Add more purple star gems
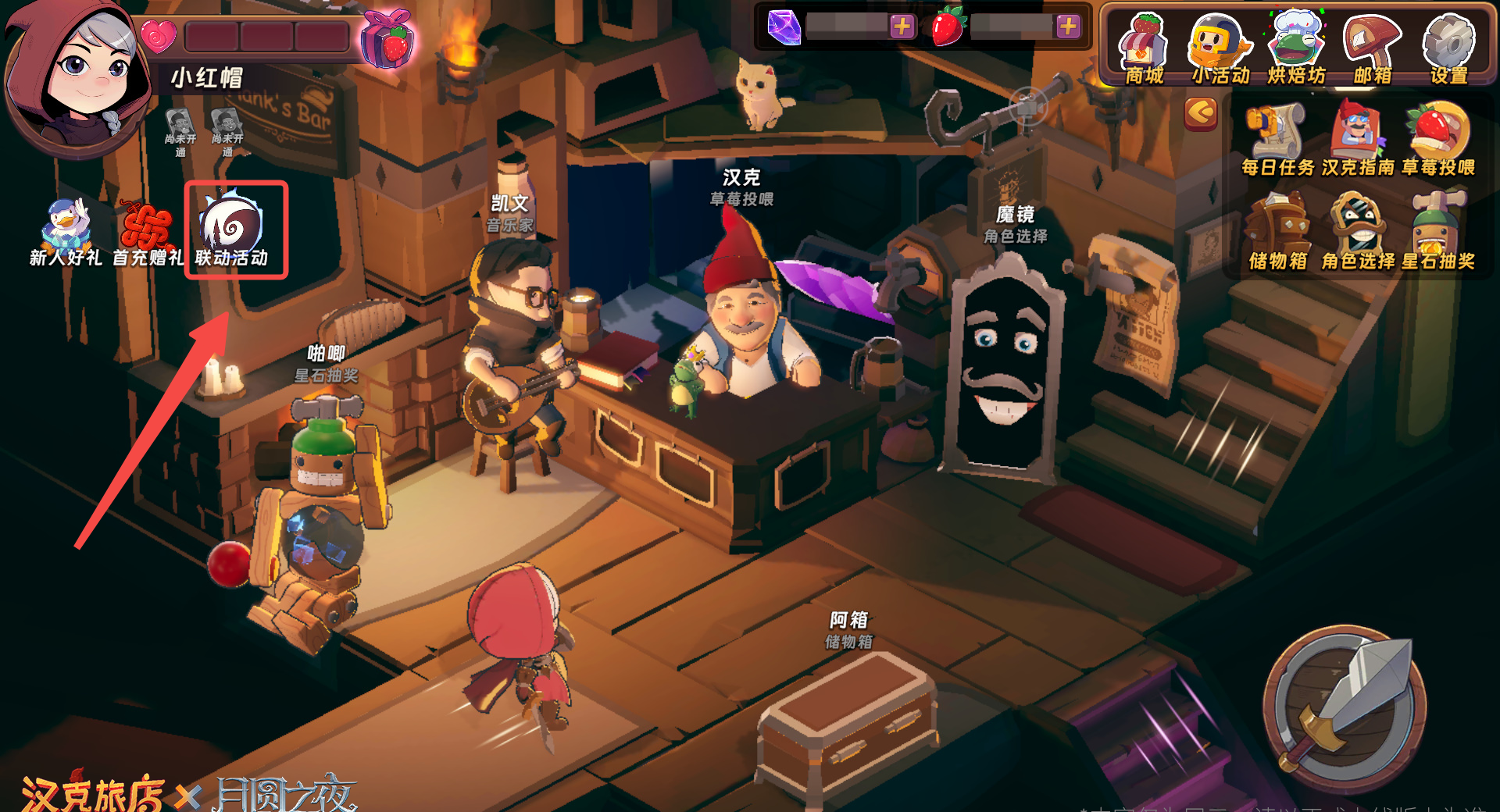Image resolution: width=1500 pixels, height=812 pixels. pyautogui.click(x=902, y=27)
